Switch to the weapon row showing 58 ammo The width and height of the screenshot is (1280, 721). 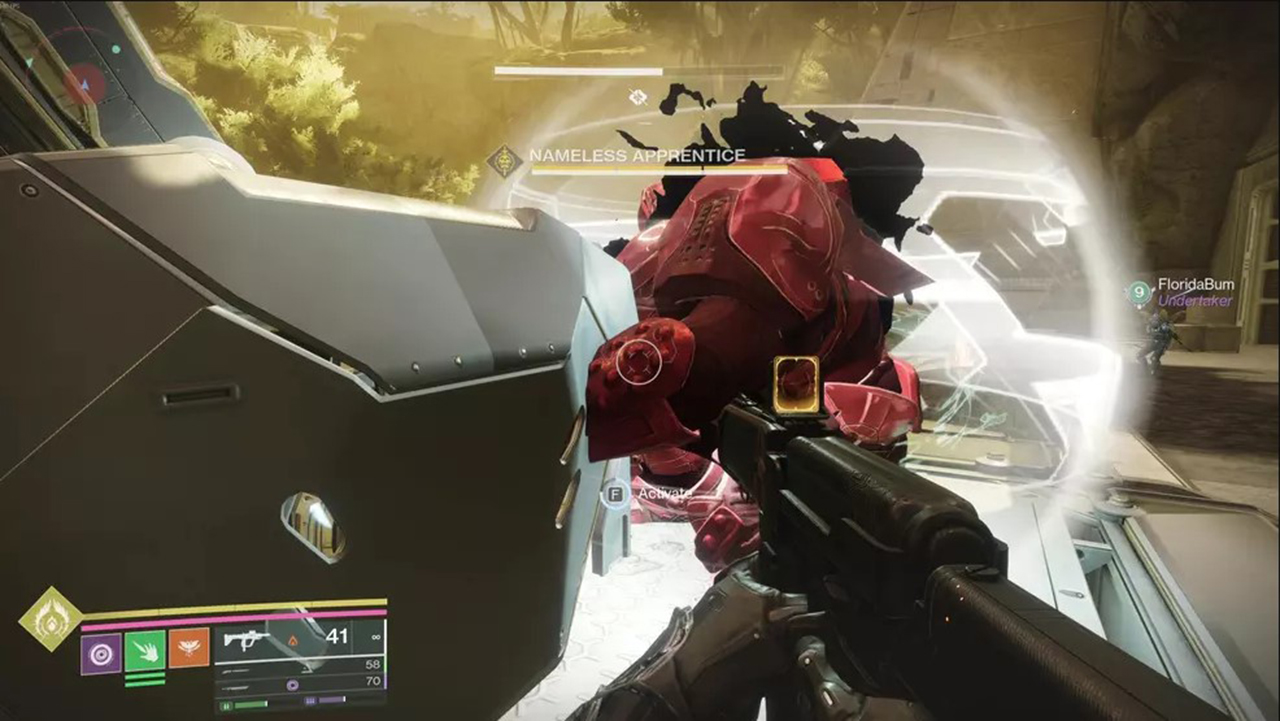(298, 665)
